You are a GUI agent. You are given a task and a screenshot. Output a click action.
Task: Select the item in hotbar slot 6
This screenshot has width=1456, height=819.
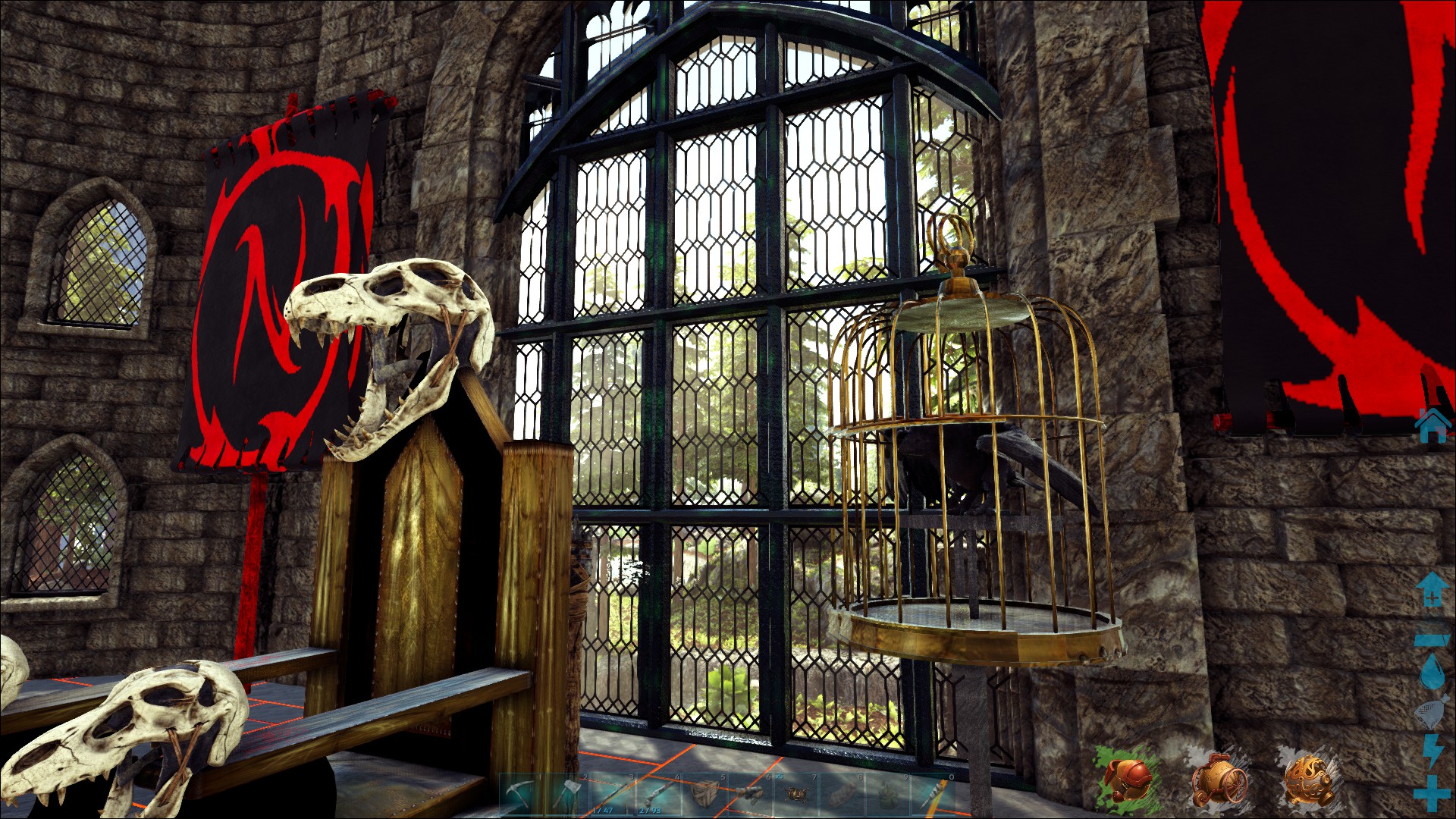coord(750,794)
